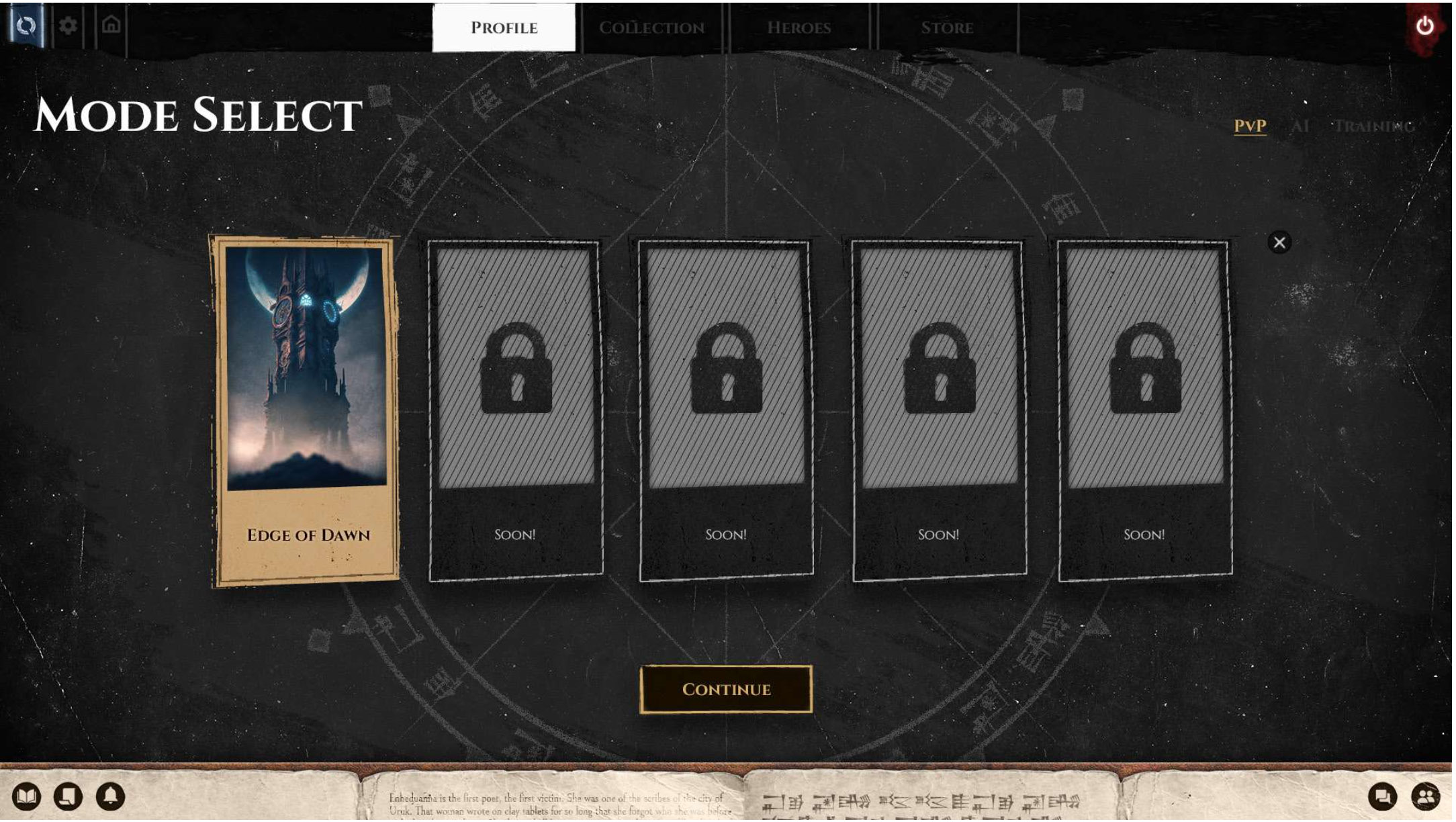
Task: Click the card deck icon
Action: (x=68, y=796)
